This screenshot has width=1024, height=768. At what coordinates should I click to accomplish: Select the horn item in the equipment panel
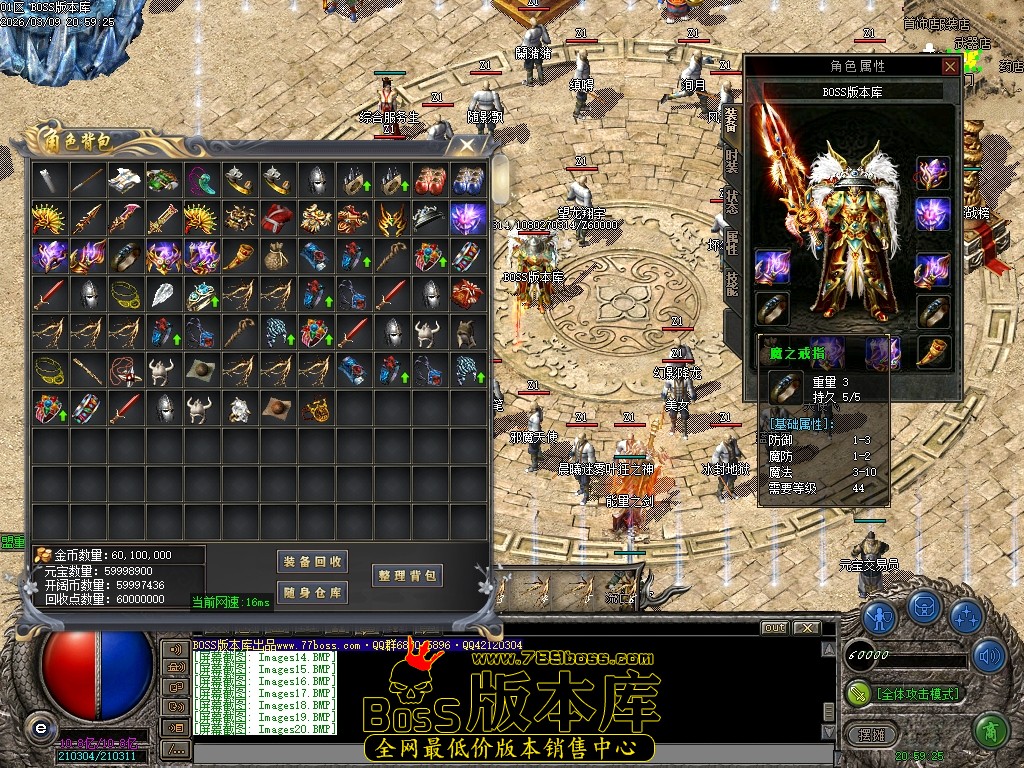coord(933,351)
